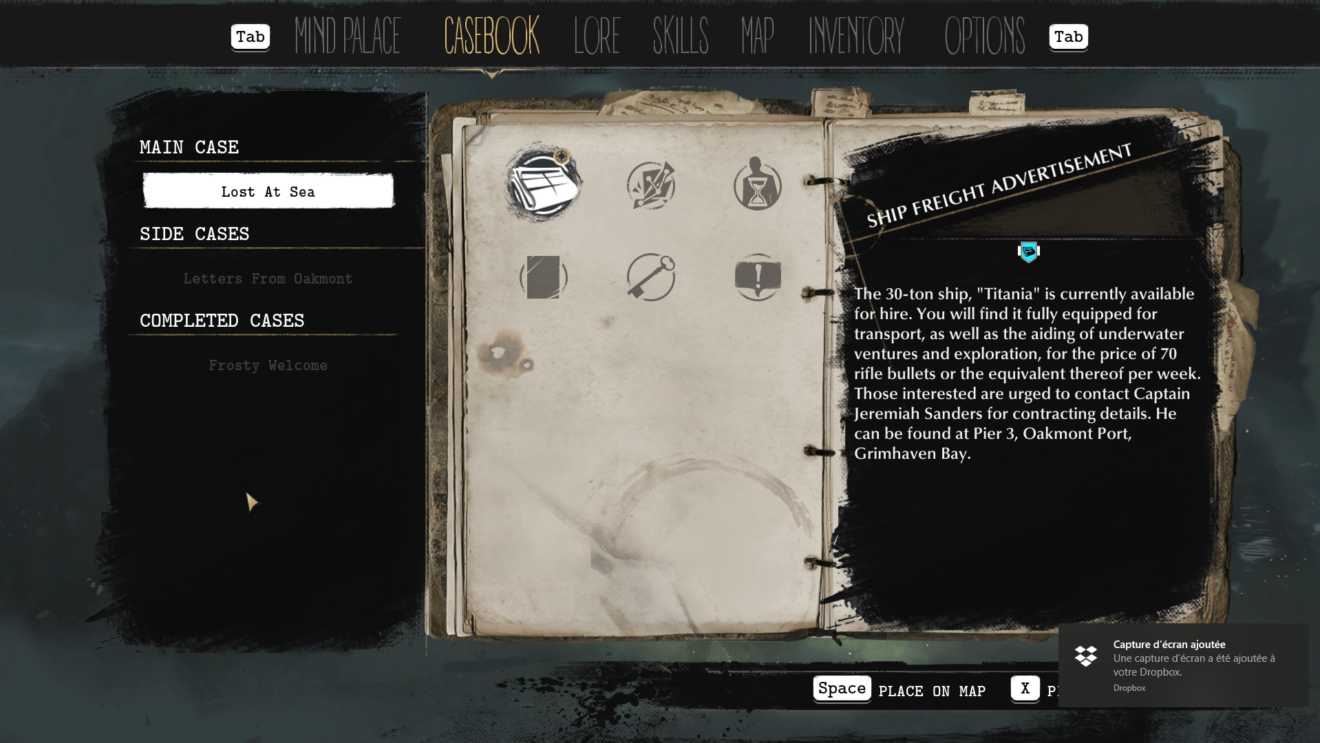The image size is (1320, 743).
Task: Choose the Letters From Oakmont side case
Action: 268,278
